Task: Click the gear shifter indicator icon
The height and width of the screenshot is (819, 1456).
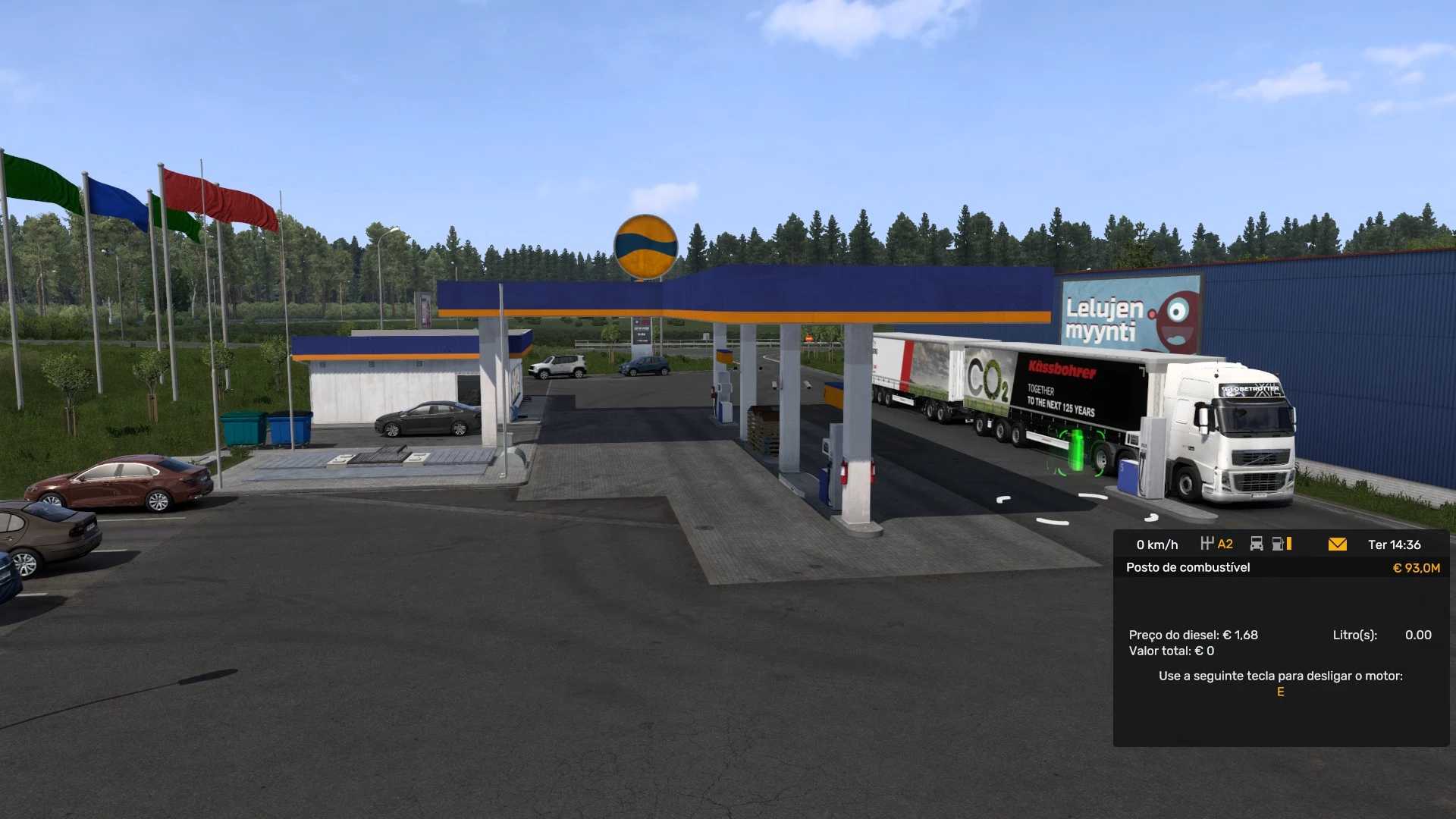Action: click(x=1208, y=544)
